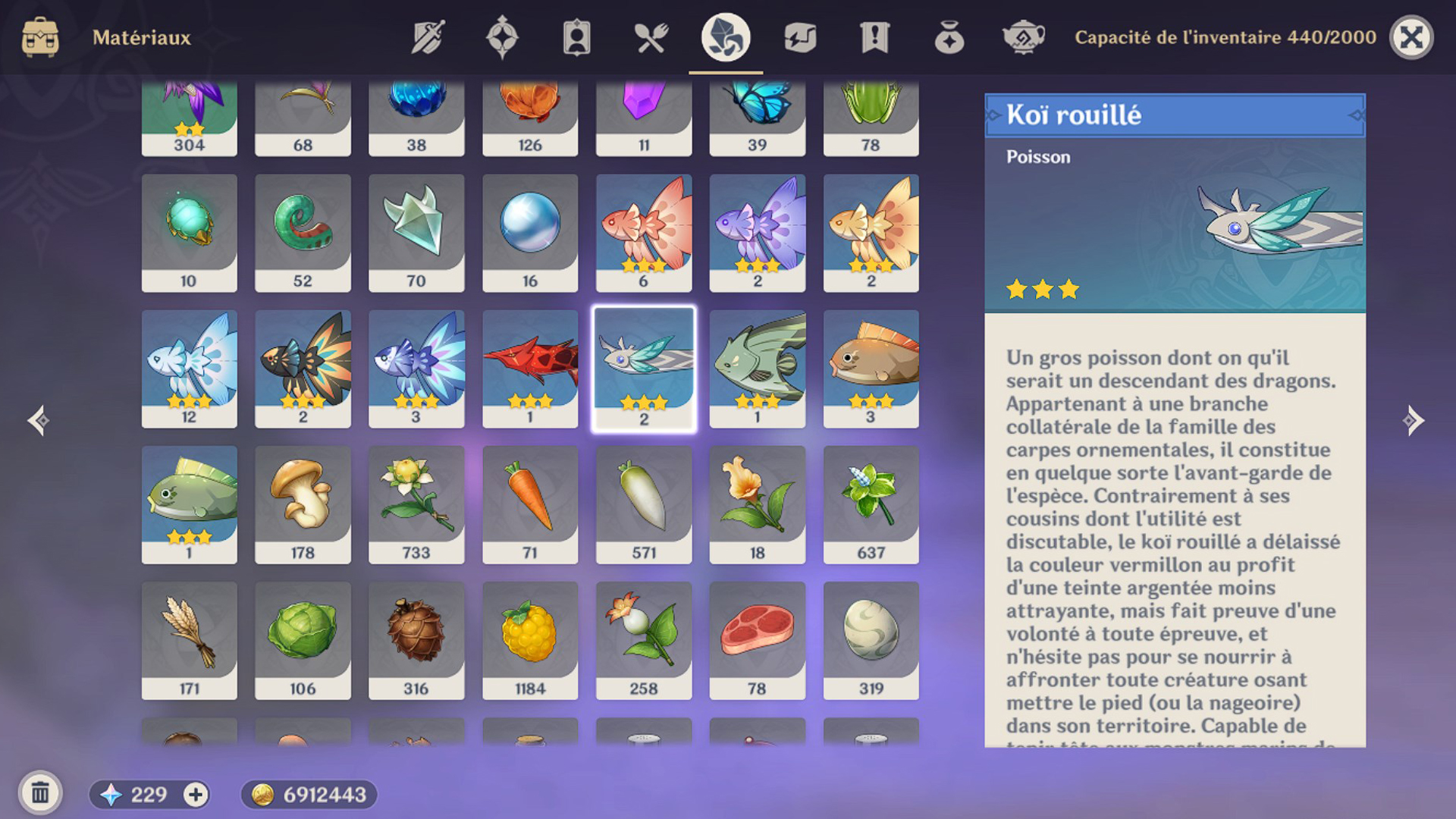Select the mushroom slot with 178
This screenshot has height=819, width=1456.
[303, 504]
